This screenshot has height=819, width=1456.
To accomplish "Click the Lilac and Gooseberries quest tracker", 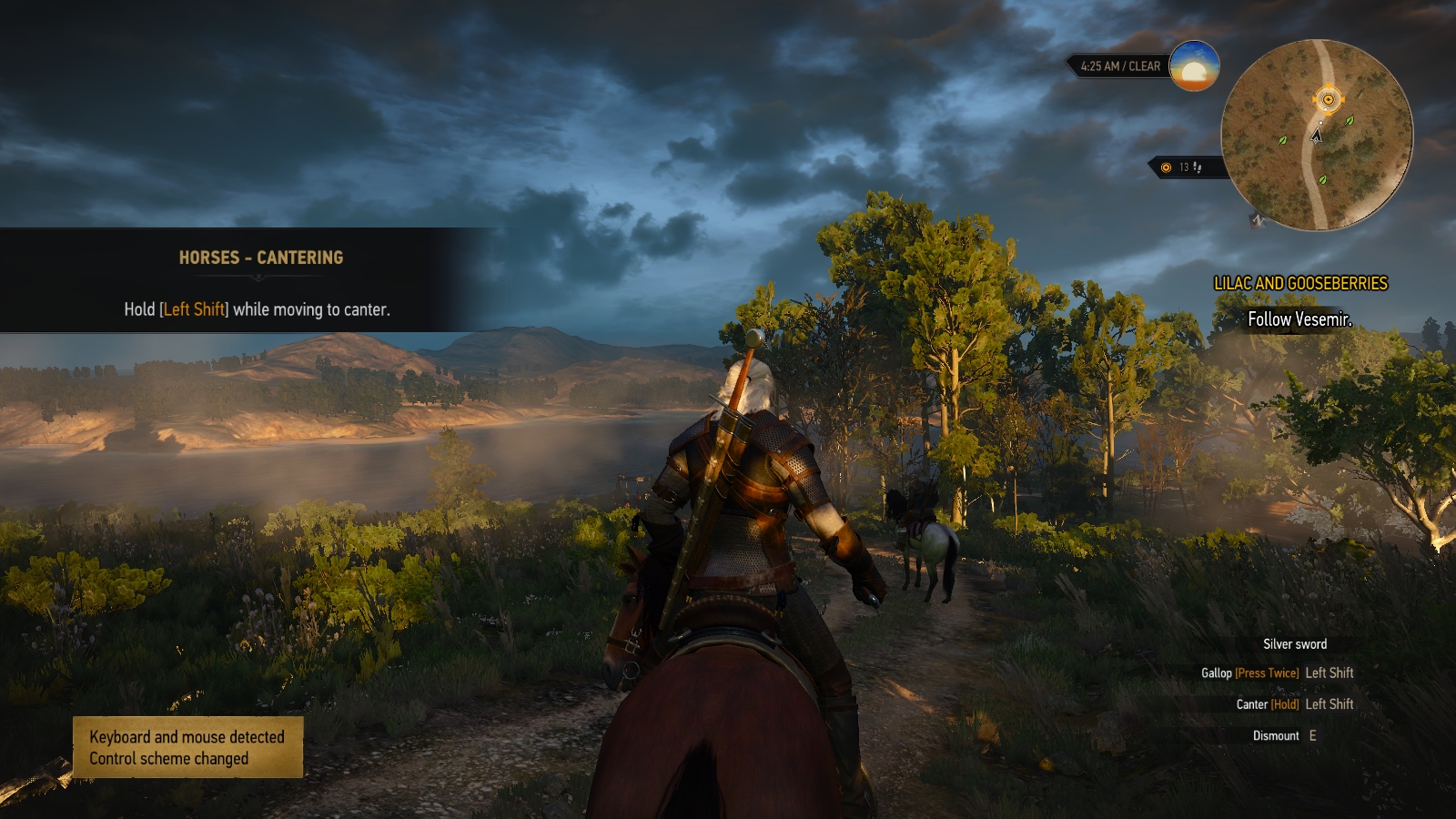I will tap(1300, 284).
